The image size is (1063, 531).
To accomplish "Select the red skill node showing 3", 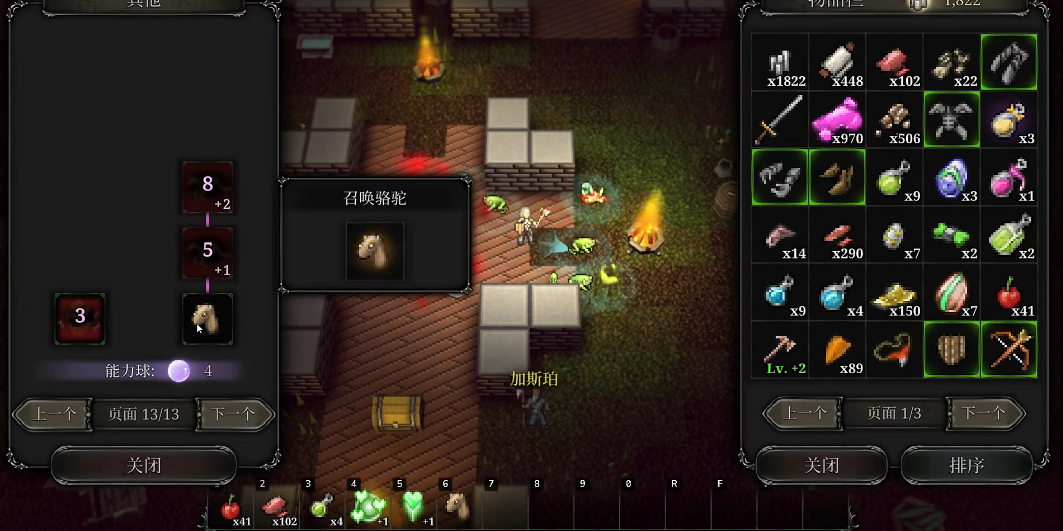I will [80, 318].
